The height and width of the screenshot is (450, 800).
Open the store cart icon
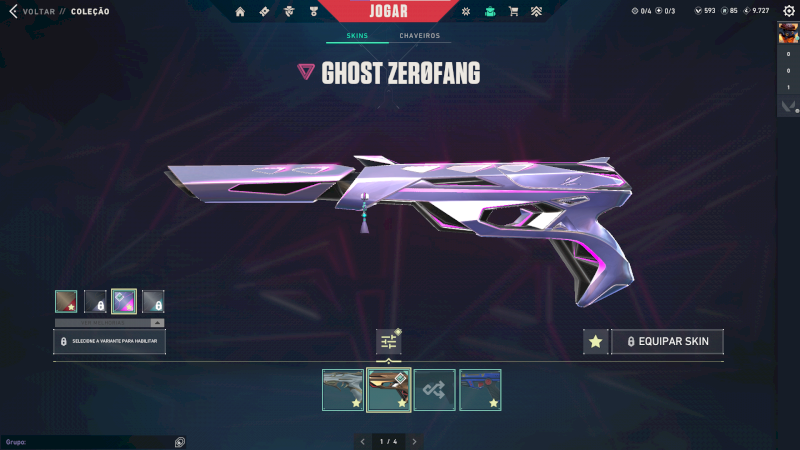[x=513, y=12]
